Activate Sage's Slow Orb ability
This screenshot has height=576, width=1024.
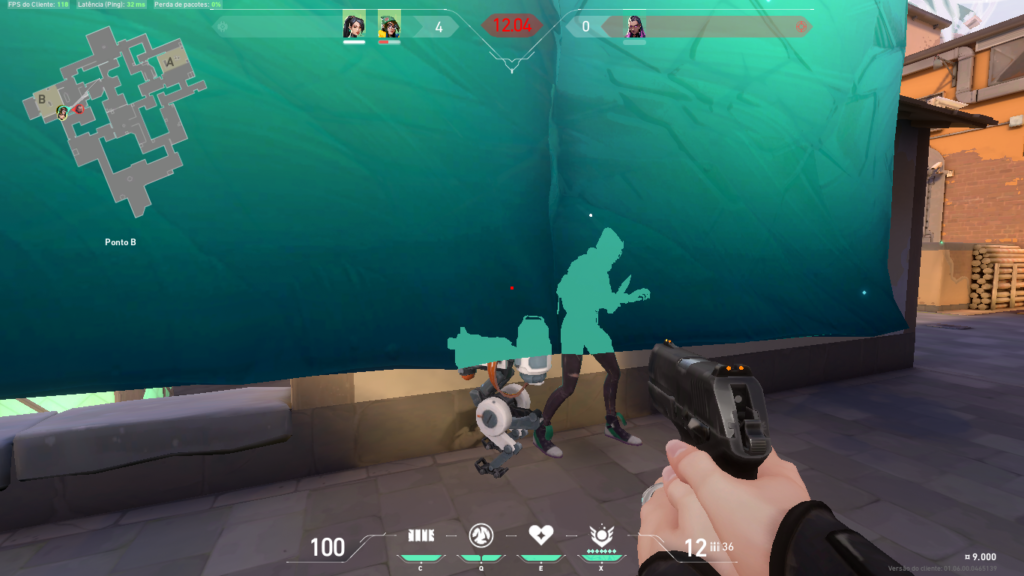[483, 534]
